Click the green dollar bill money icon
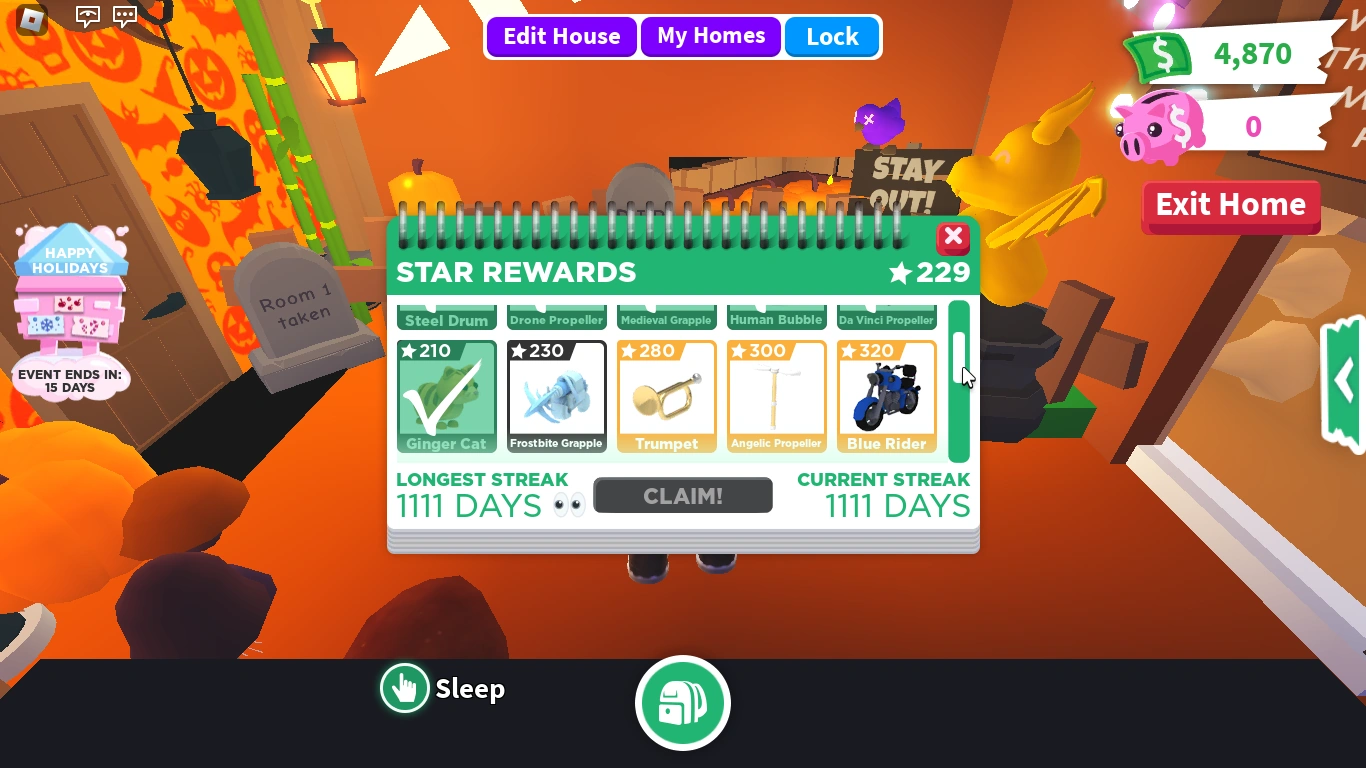1366x768 pixels. (1160, 54)
